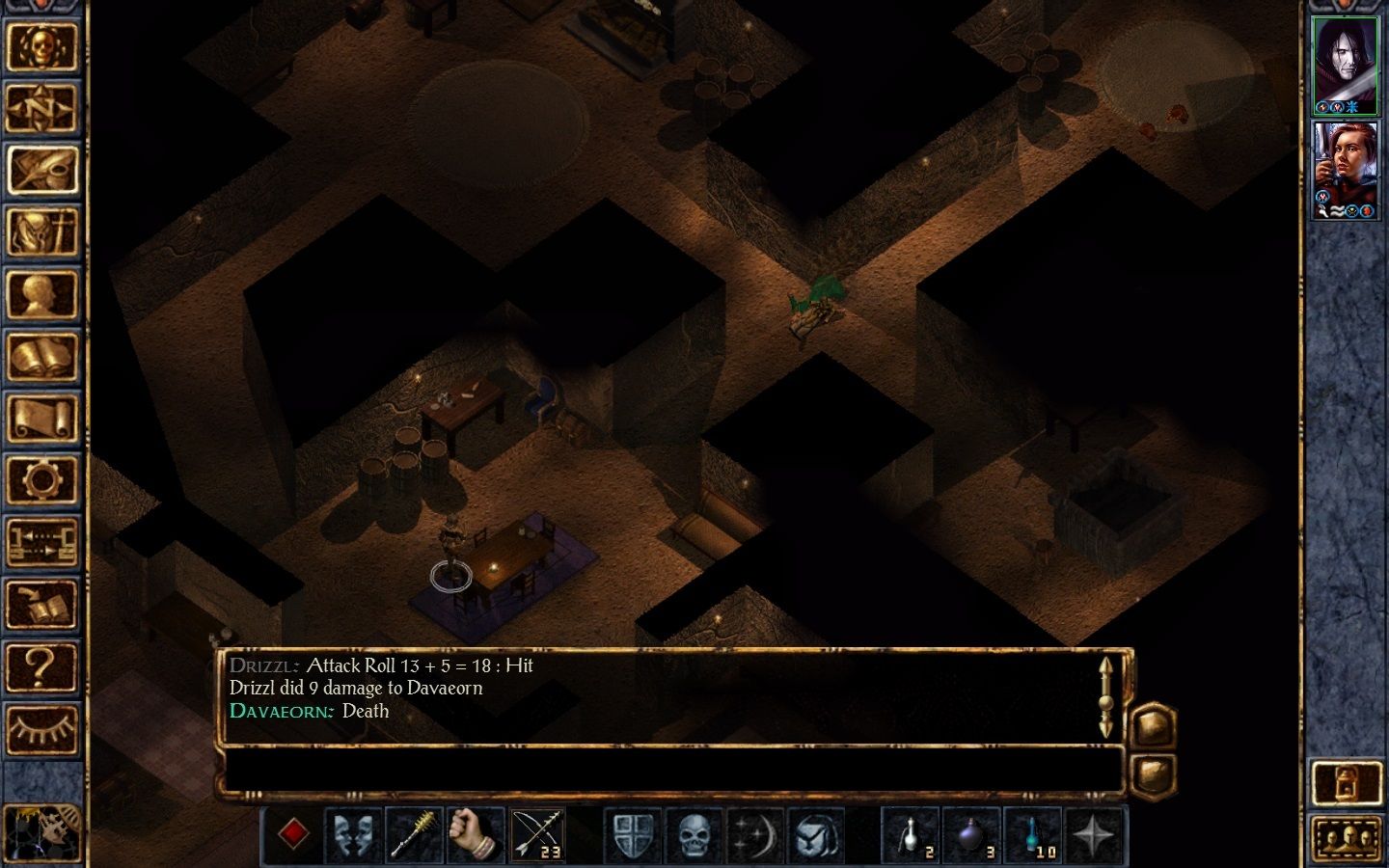Screen dimensions: 1389x868
Task: Equip the spiked mace weapon
Action: coord(413,831)
